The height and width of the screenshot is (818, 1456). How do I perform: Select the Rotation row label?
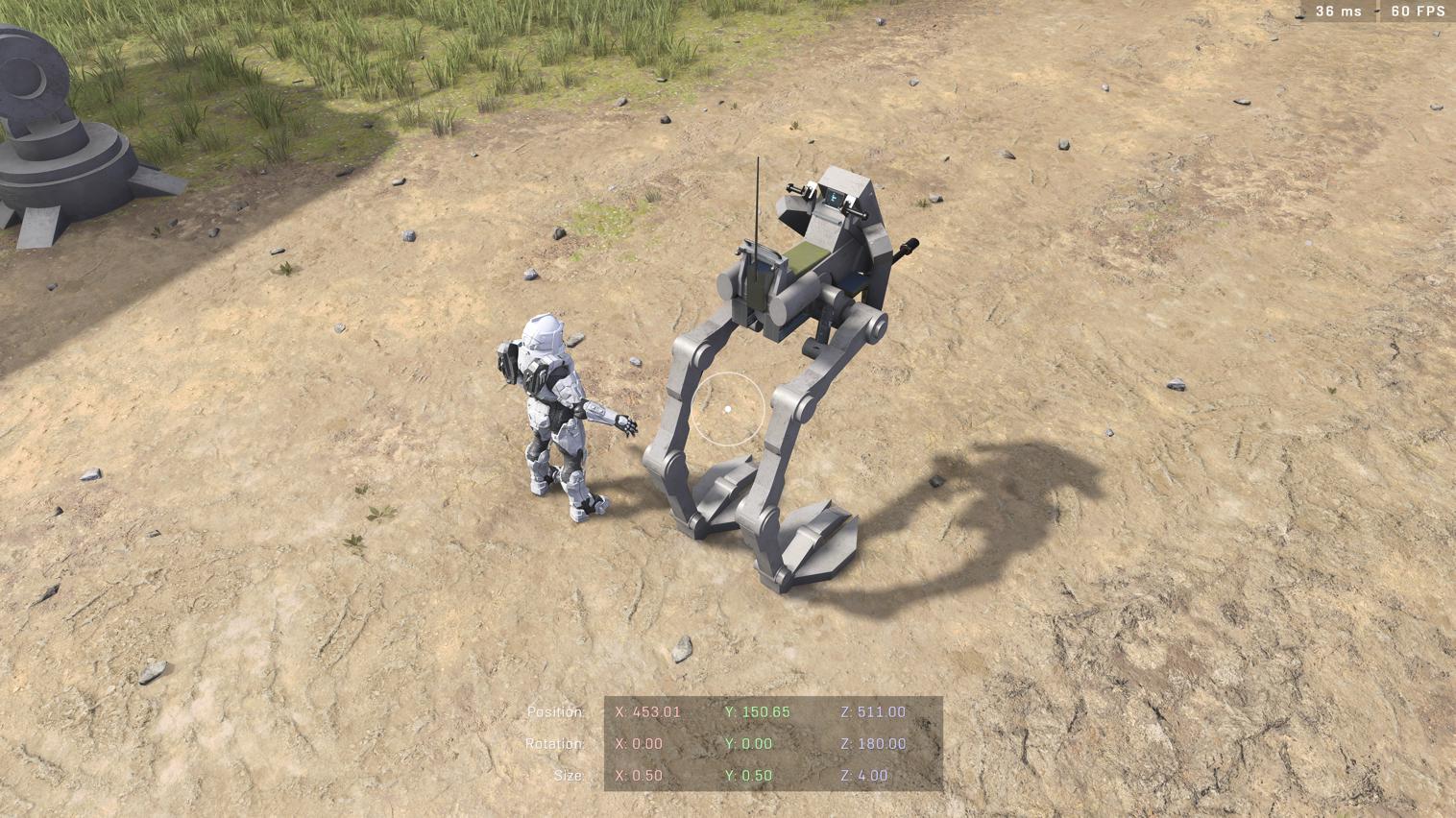[x=557, y=743]
